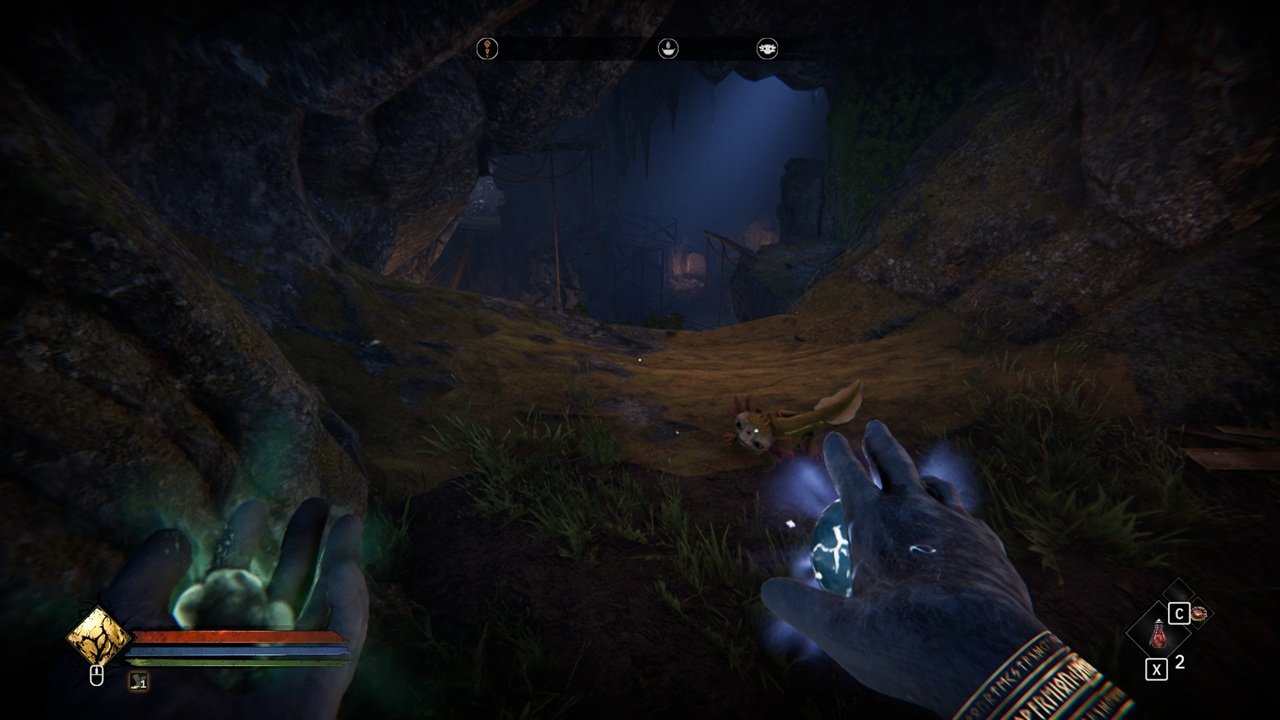Choose the round food item slot

[x=1199, y=613]
